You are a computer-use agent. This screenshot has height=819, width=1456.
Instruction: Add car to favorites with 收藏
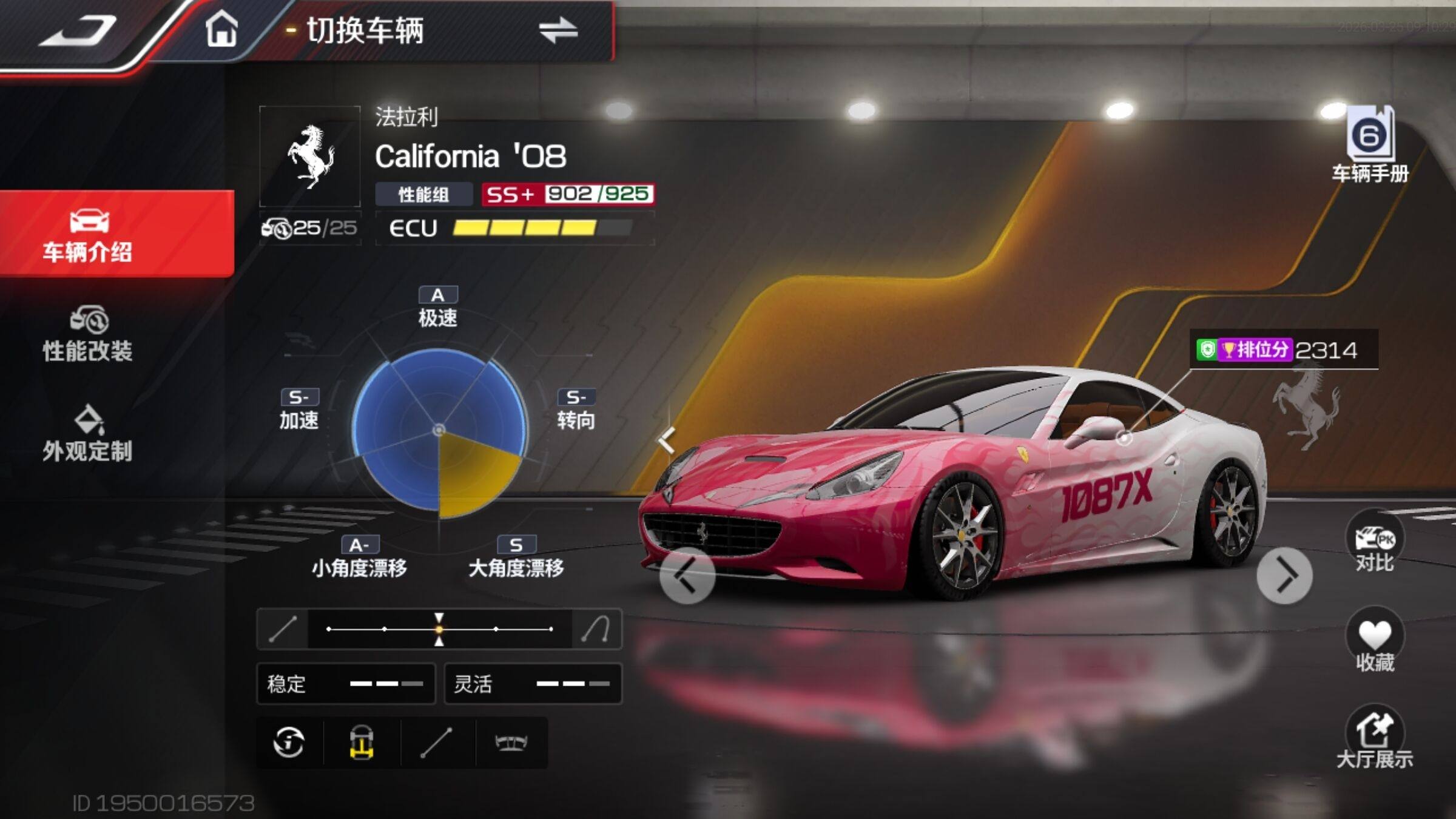(x=1375, y=643)
